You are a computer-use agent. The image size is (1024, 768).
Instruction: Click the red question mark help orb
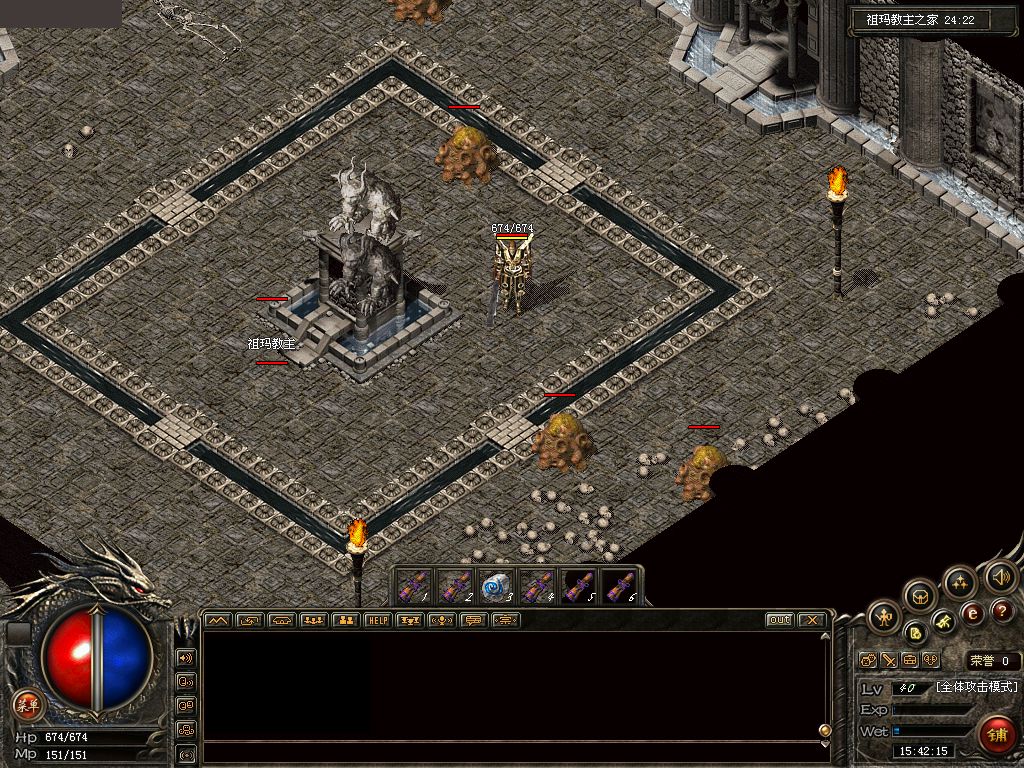1003,610
